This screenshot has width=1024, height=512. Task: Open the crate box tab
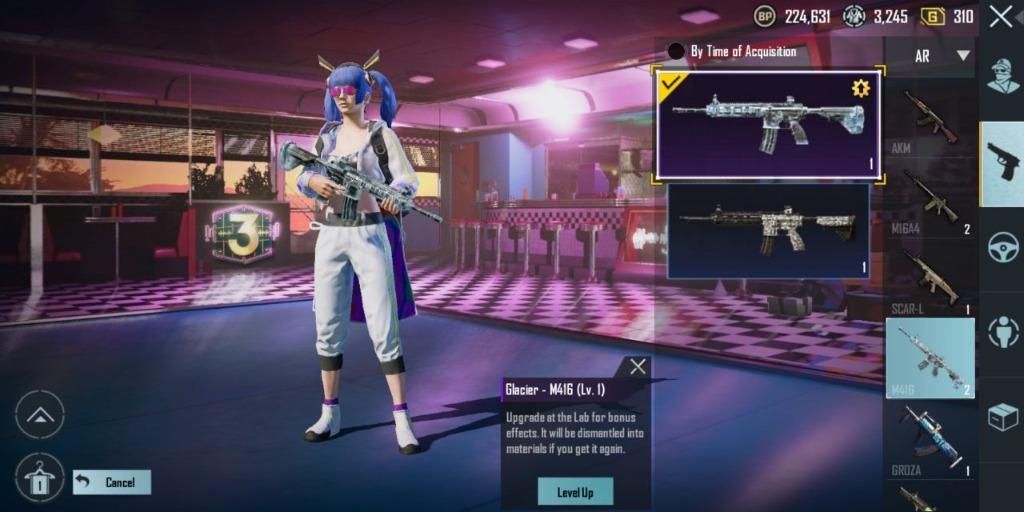(x=1003, y=417)
